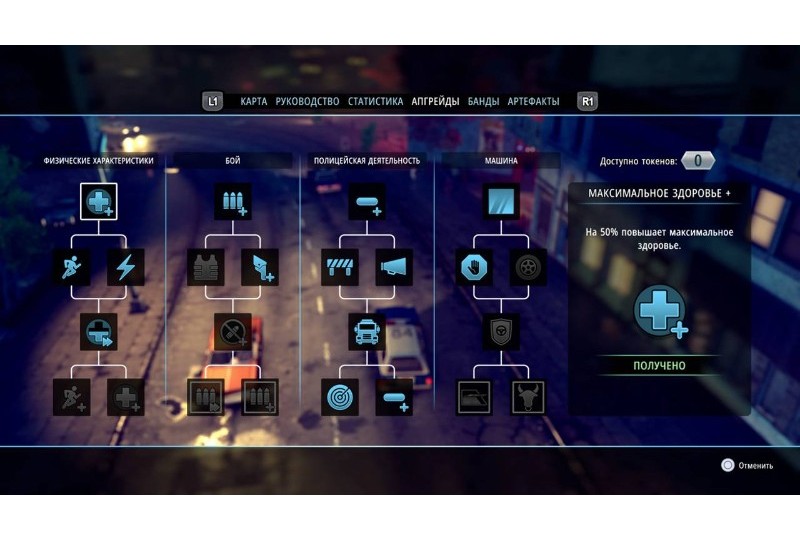Viewport: 800px width, 540px height.
Task: Switch to the КАРТА tab
Action: pos(253,101)
